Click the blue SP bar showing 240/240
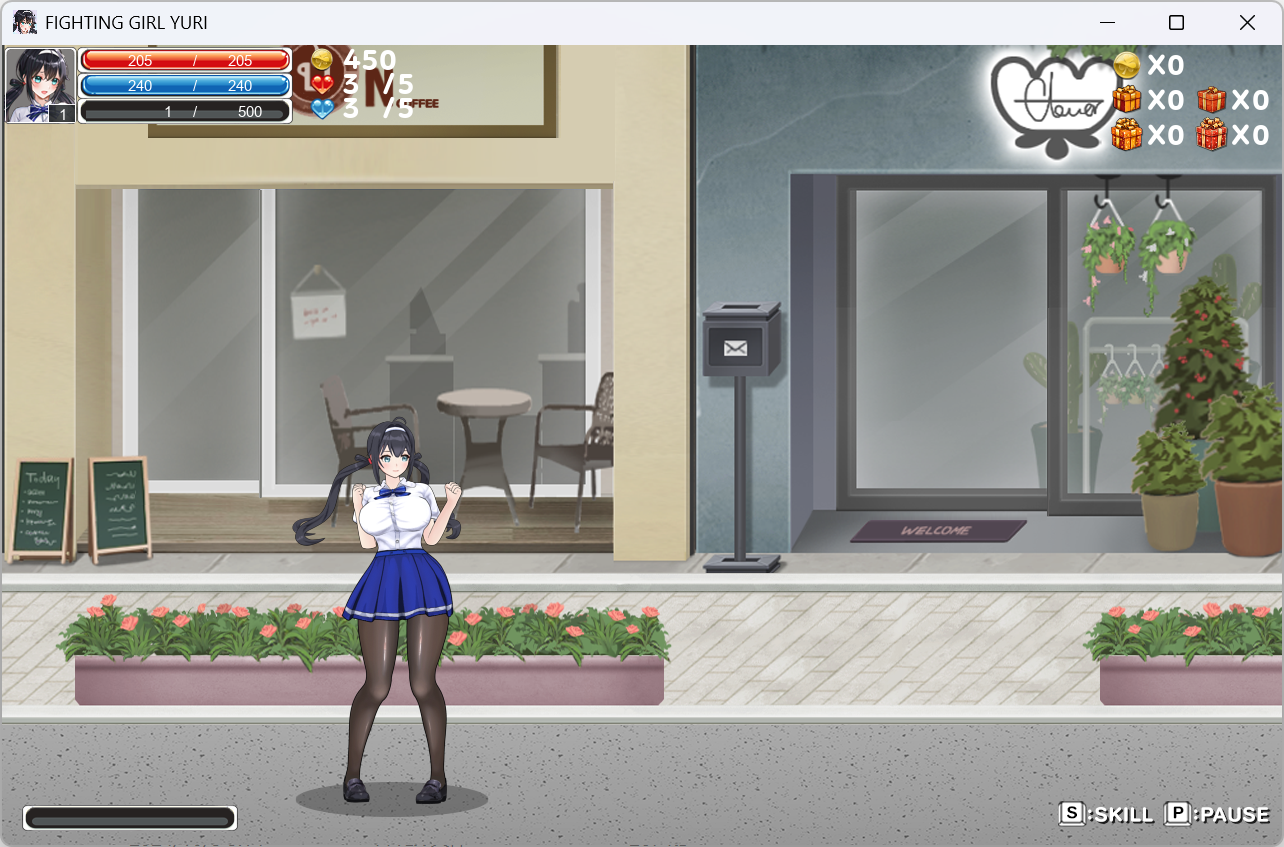This screenshot has height=847, width=1284. [185, 86]
